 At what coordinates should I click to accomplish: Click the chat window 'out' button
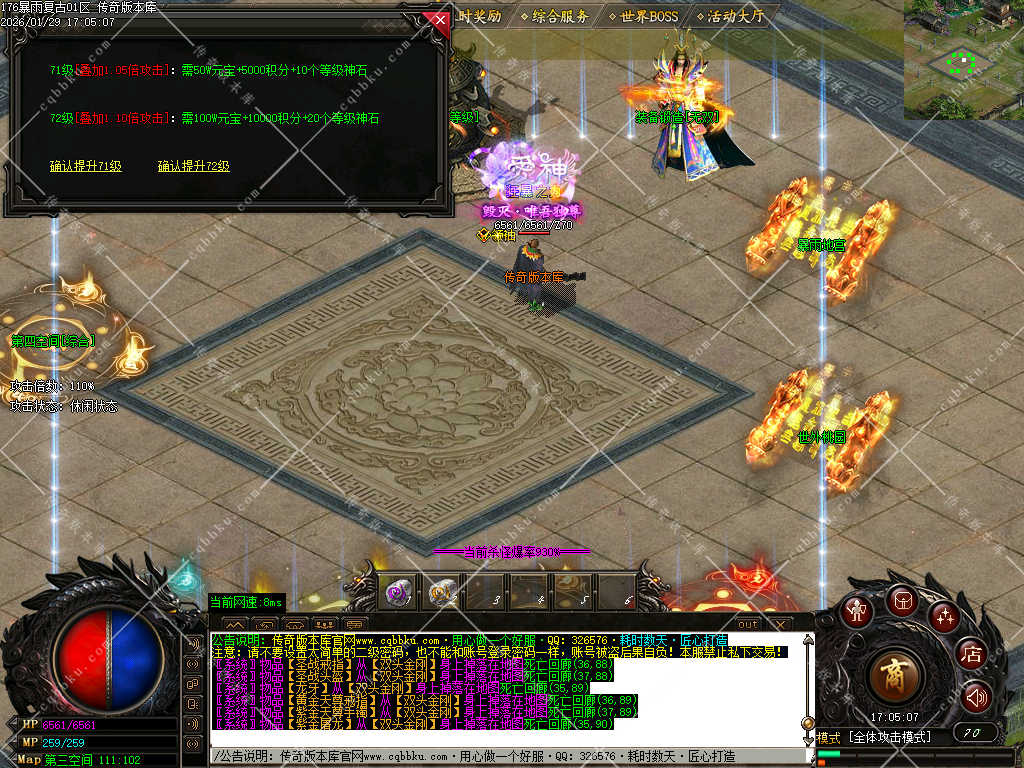pyautogui.click(x=748, y=624)
